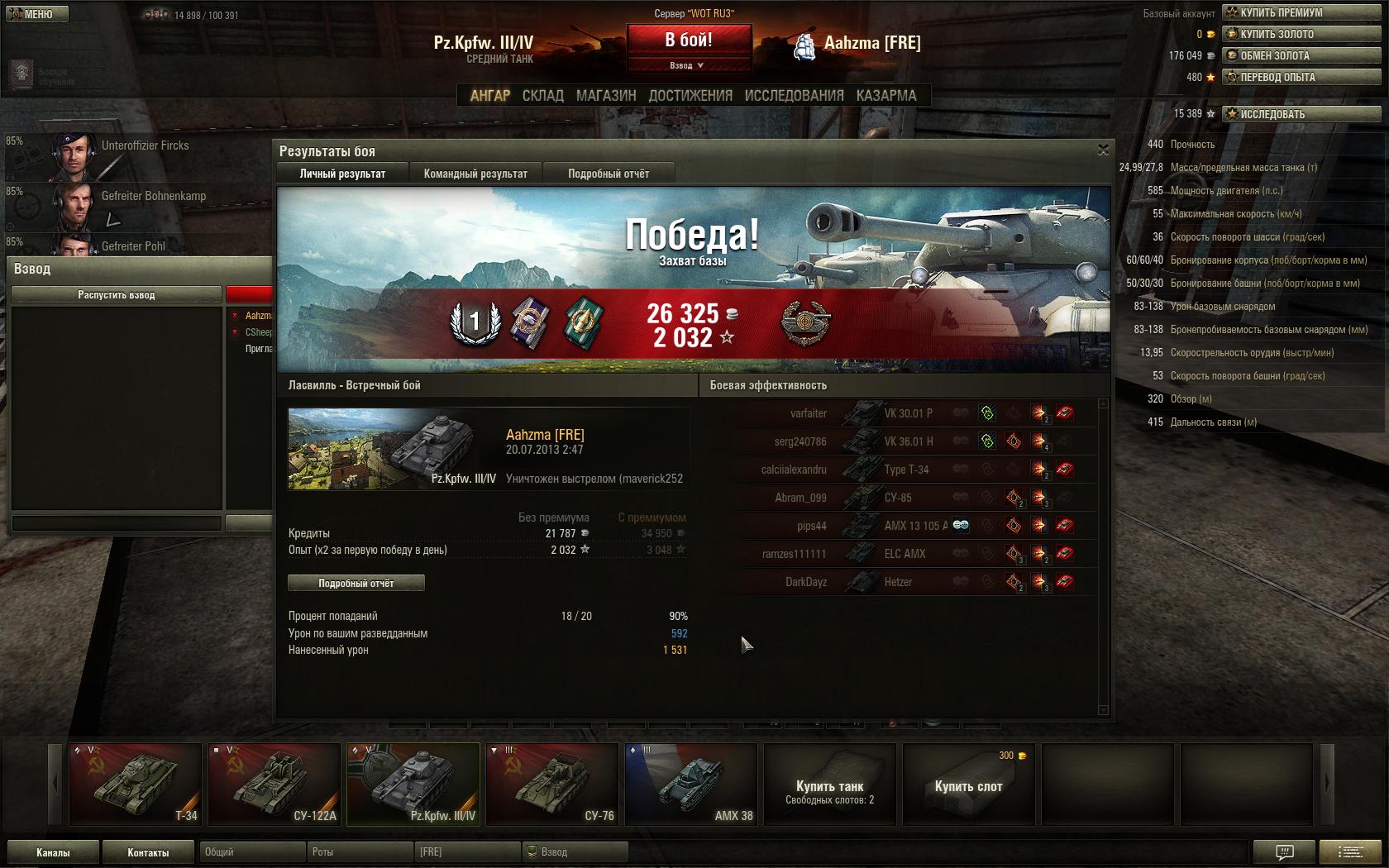This screenshot has height=868, width=1389.
Task: Select the СУ-122А tank in the carousel
Action: [x=274, y=784]
